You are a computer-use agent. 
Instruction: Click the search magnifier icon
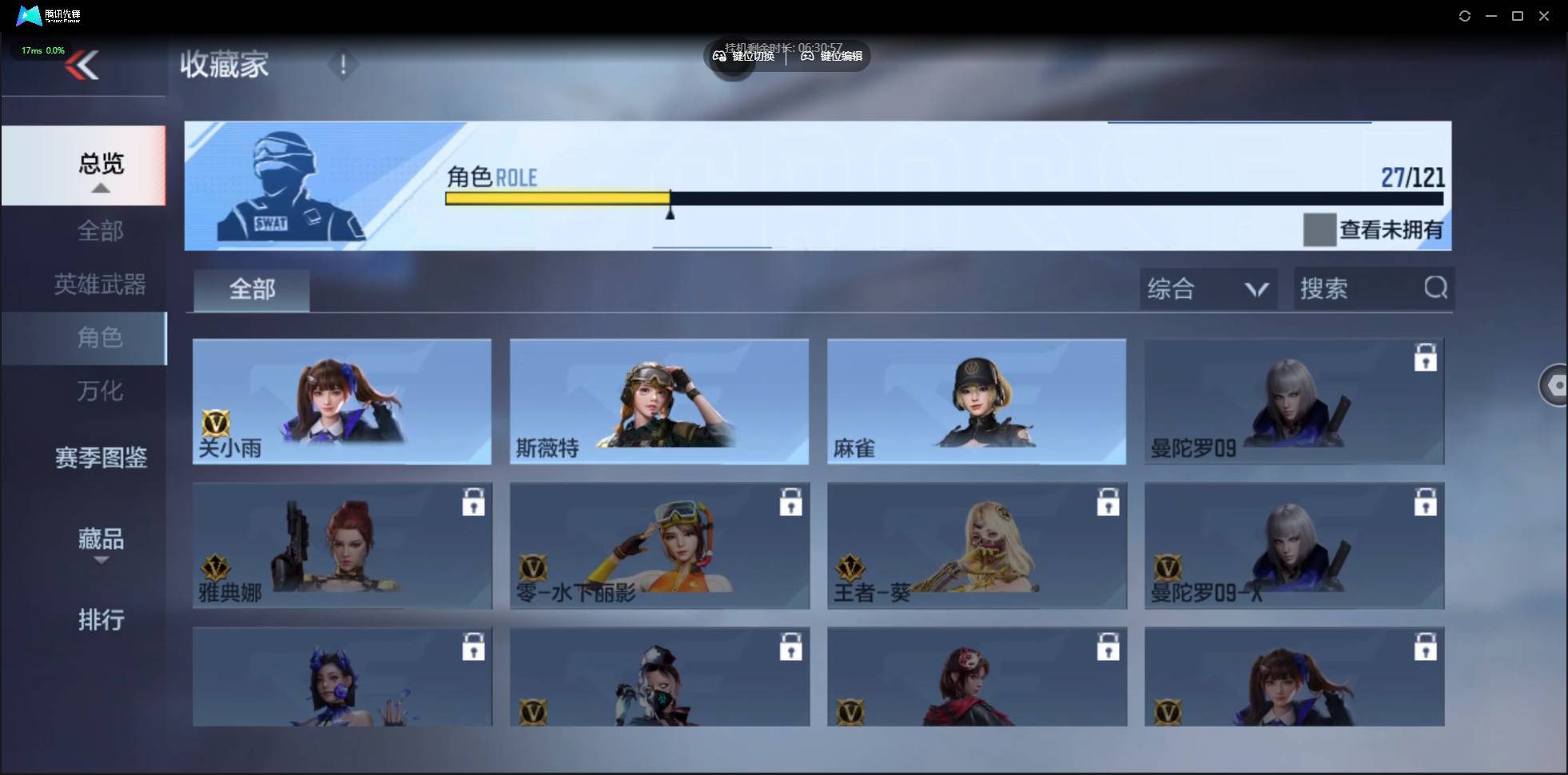click(1436, 288)
